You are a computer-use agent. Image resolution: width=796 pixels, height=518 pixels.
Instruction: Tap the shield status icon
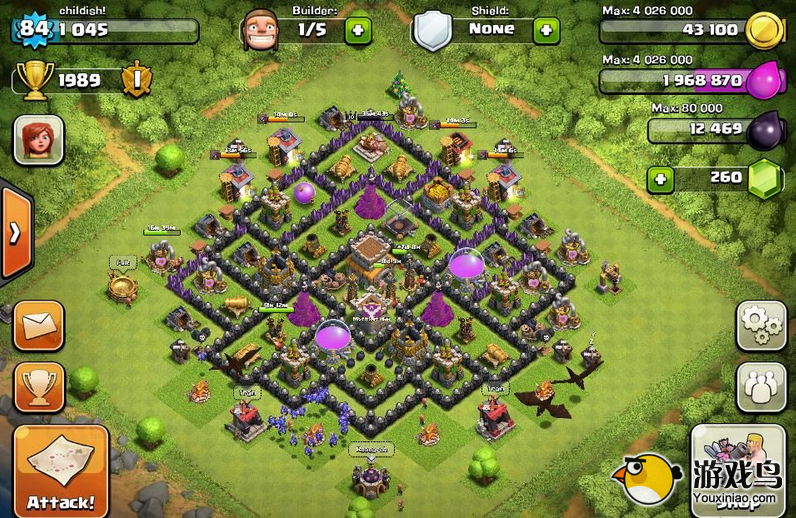coord(433,30)
